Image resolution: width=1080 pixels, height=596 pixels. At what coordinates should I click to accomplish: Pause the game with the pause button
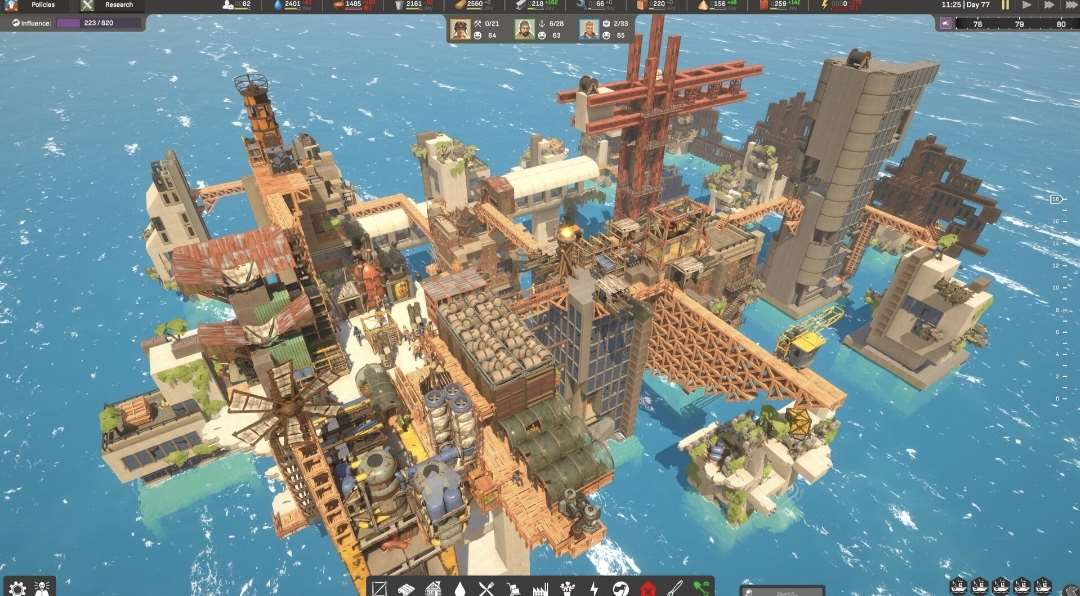click(x=1005, y=5)
